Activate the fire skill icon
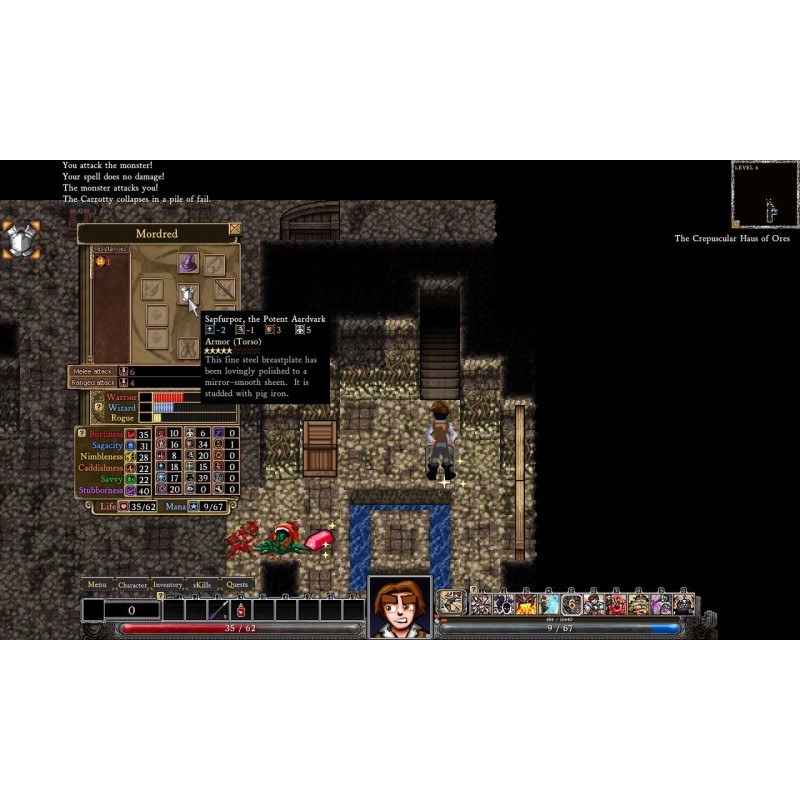The image size is (800, 800). click(526, 604)
